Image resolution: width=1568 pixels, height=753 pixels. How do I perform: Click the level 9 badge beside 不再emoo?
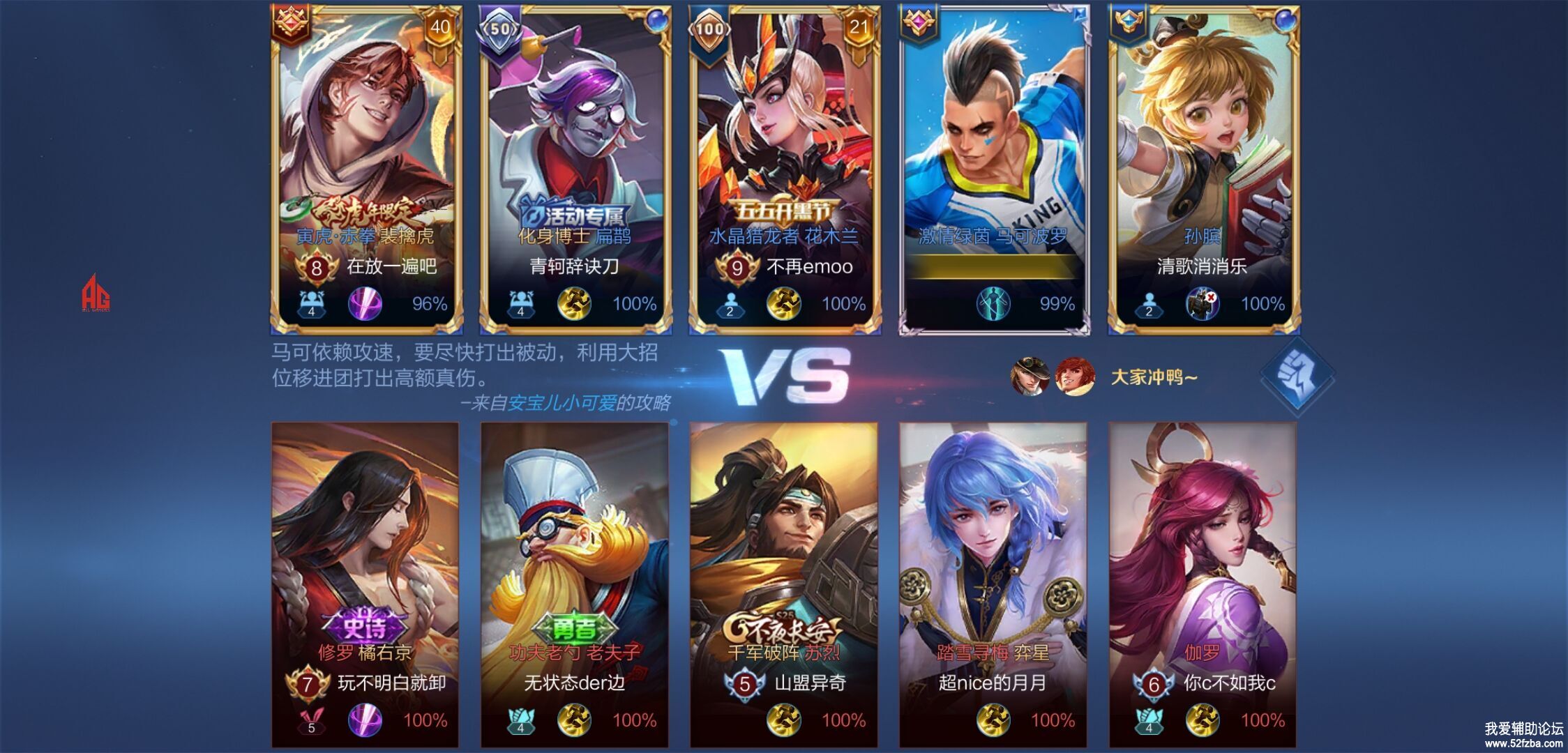pos(737,268)
